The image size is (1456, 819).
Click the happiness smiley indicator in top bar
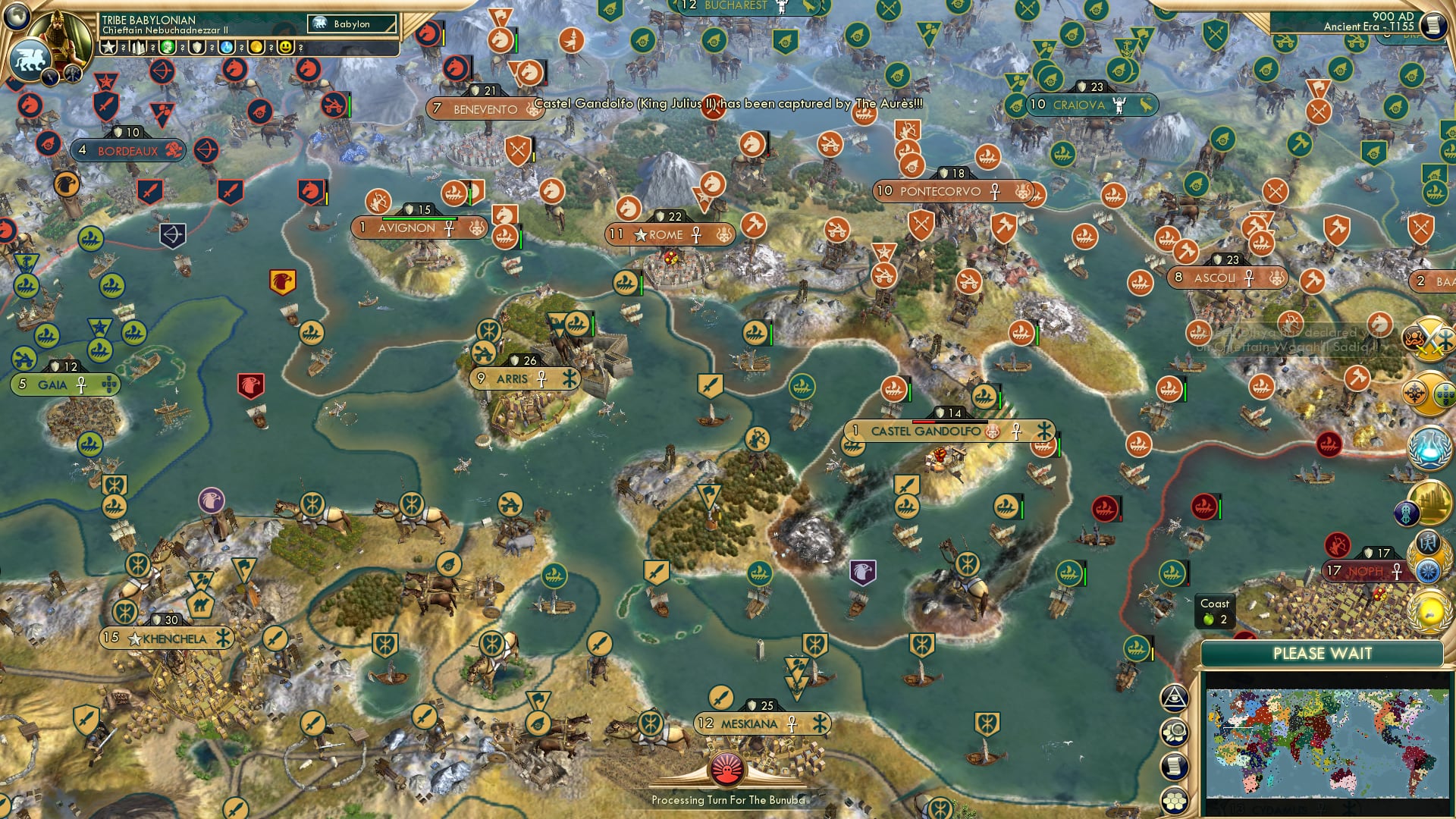(x=284, y=47)
